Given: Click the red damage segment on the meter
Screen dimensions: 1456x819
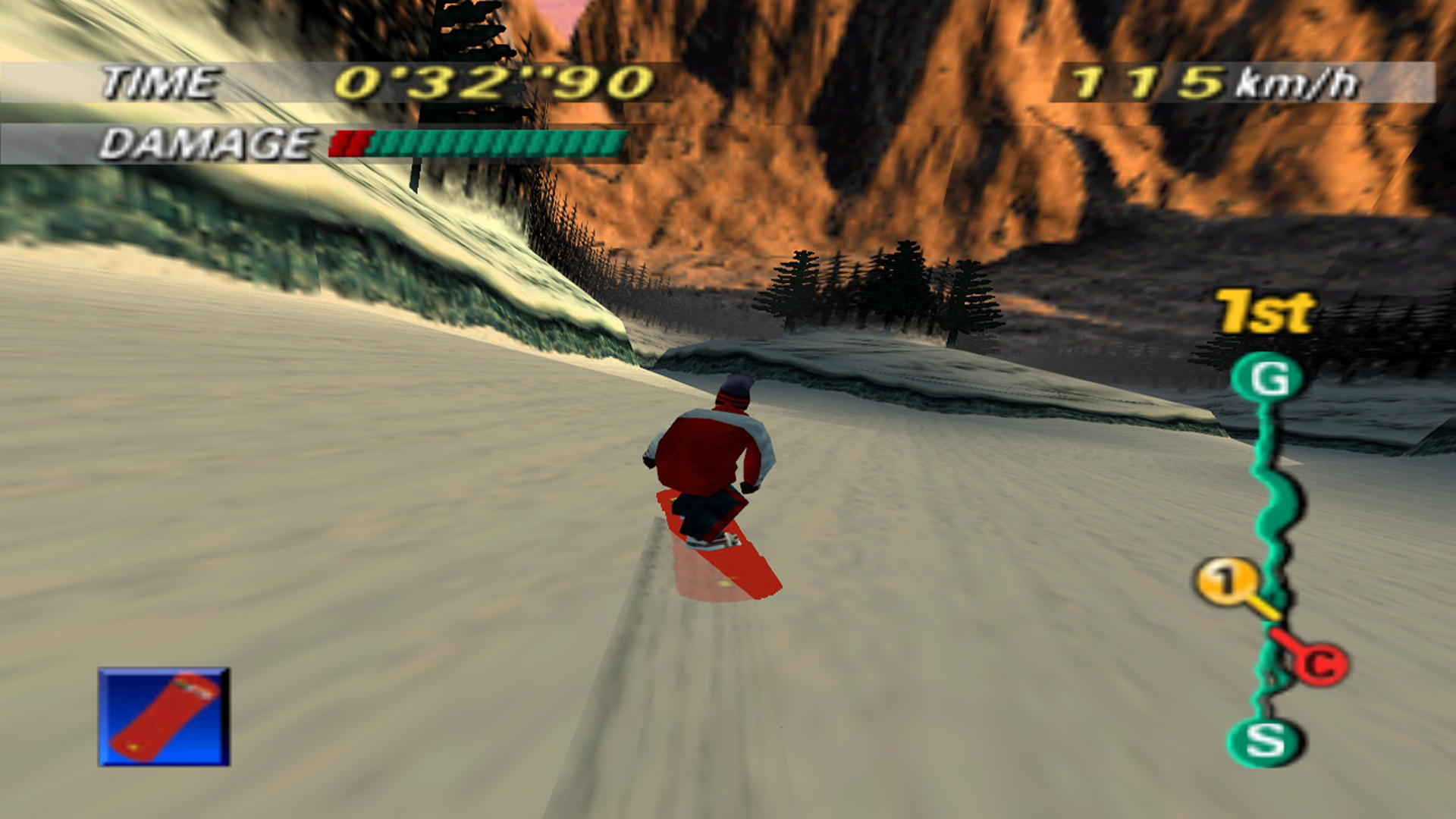Looking at the screenshot, I should pos(350,143).
